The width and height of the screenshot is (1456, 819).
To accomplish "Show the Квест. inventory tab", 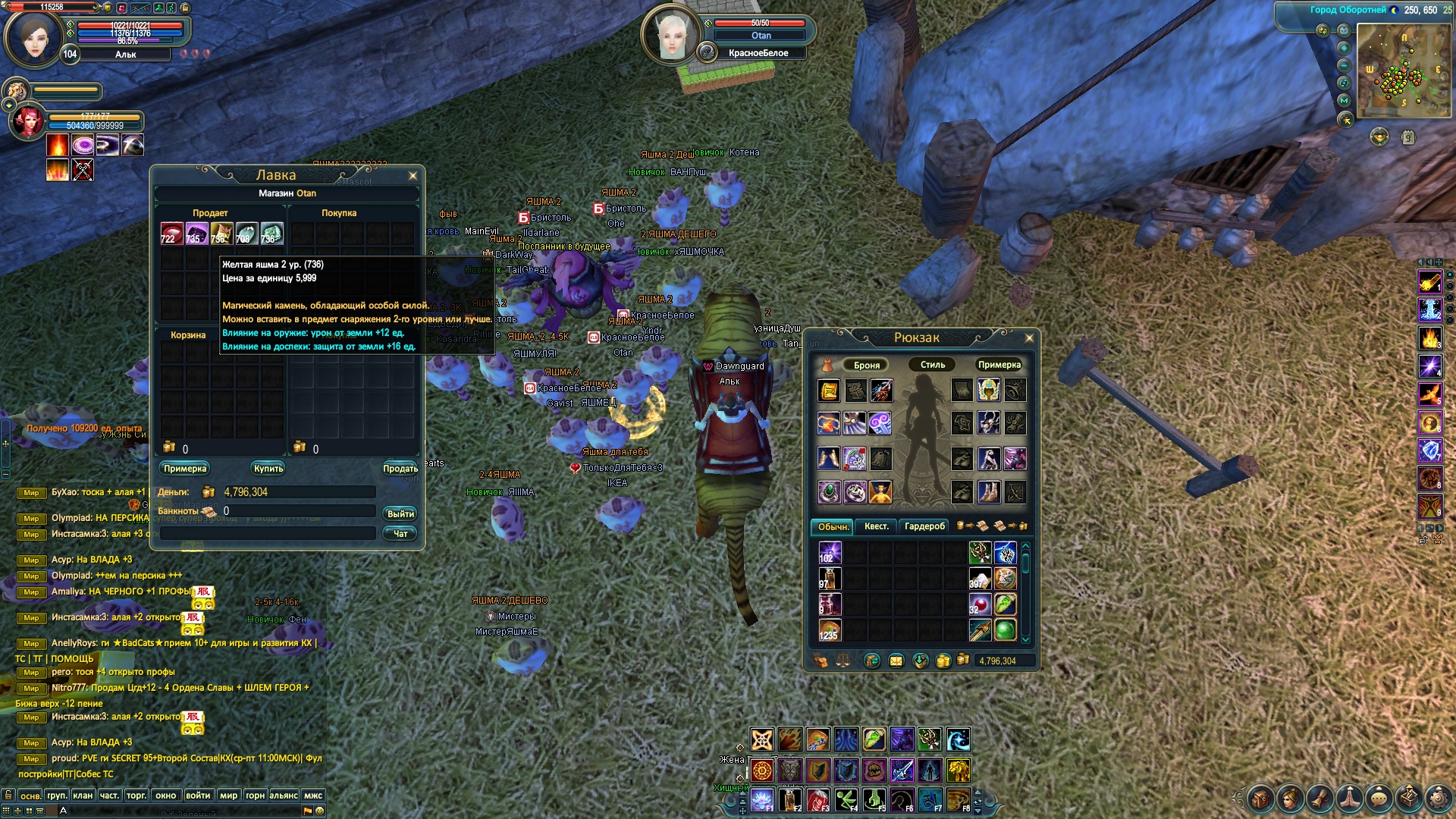I will tap(876, 526).
